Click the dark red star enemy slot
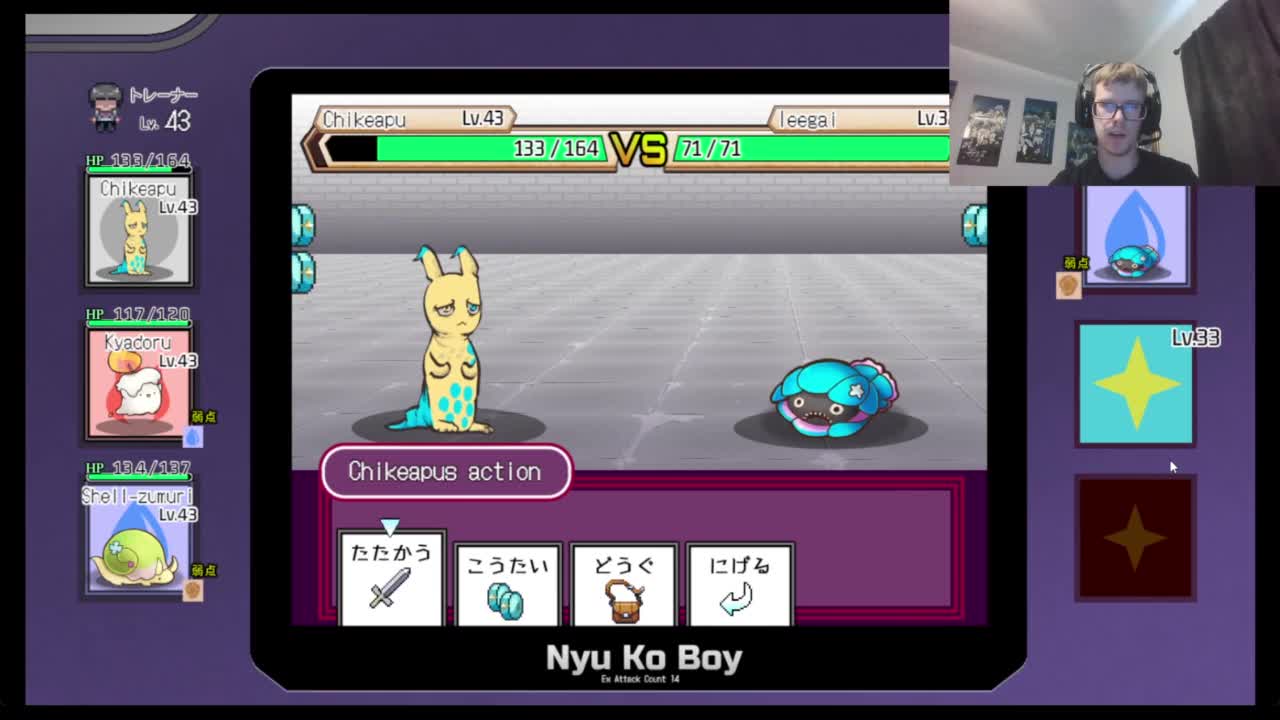The height and width of the screenshot is (720, 1280). (x=1136, y=538)
